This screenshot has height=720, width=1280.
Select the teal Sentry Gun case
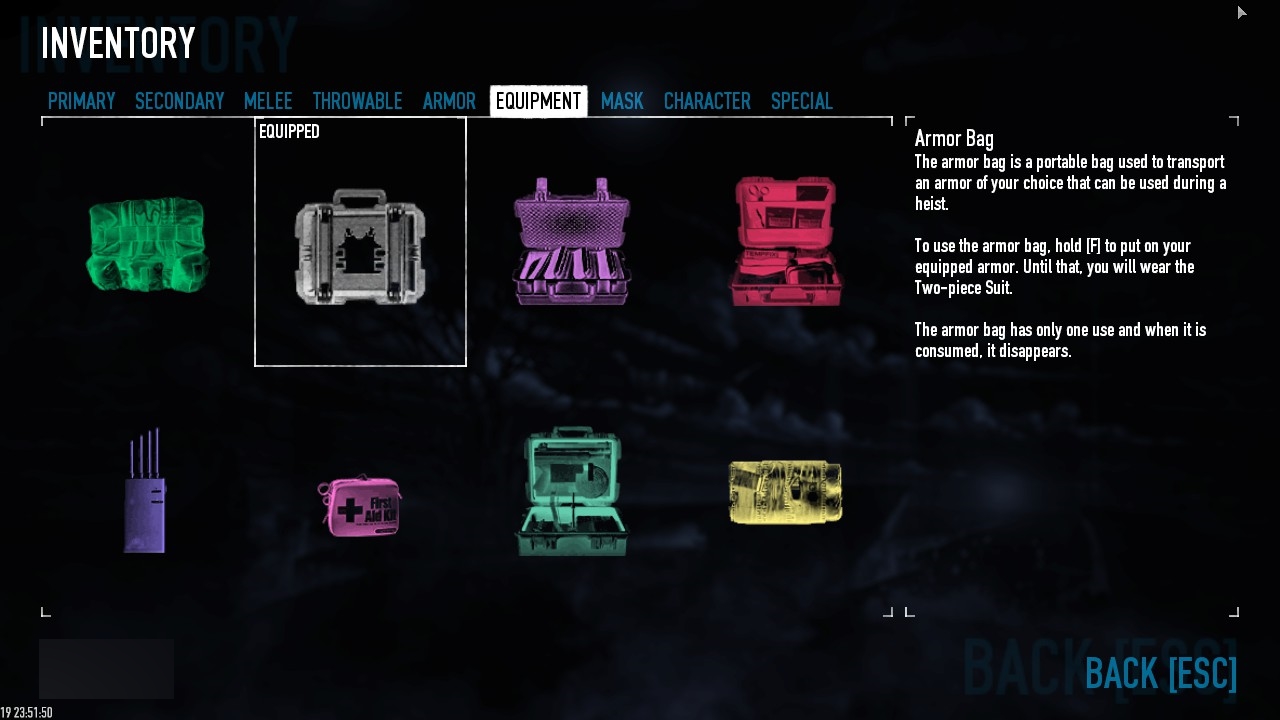click(x=571, y=490)
